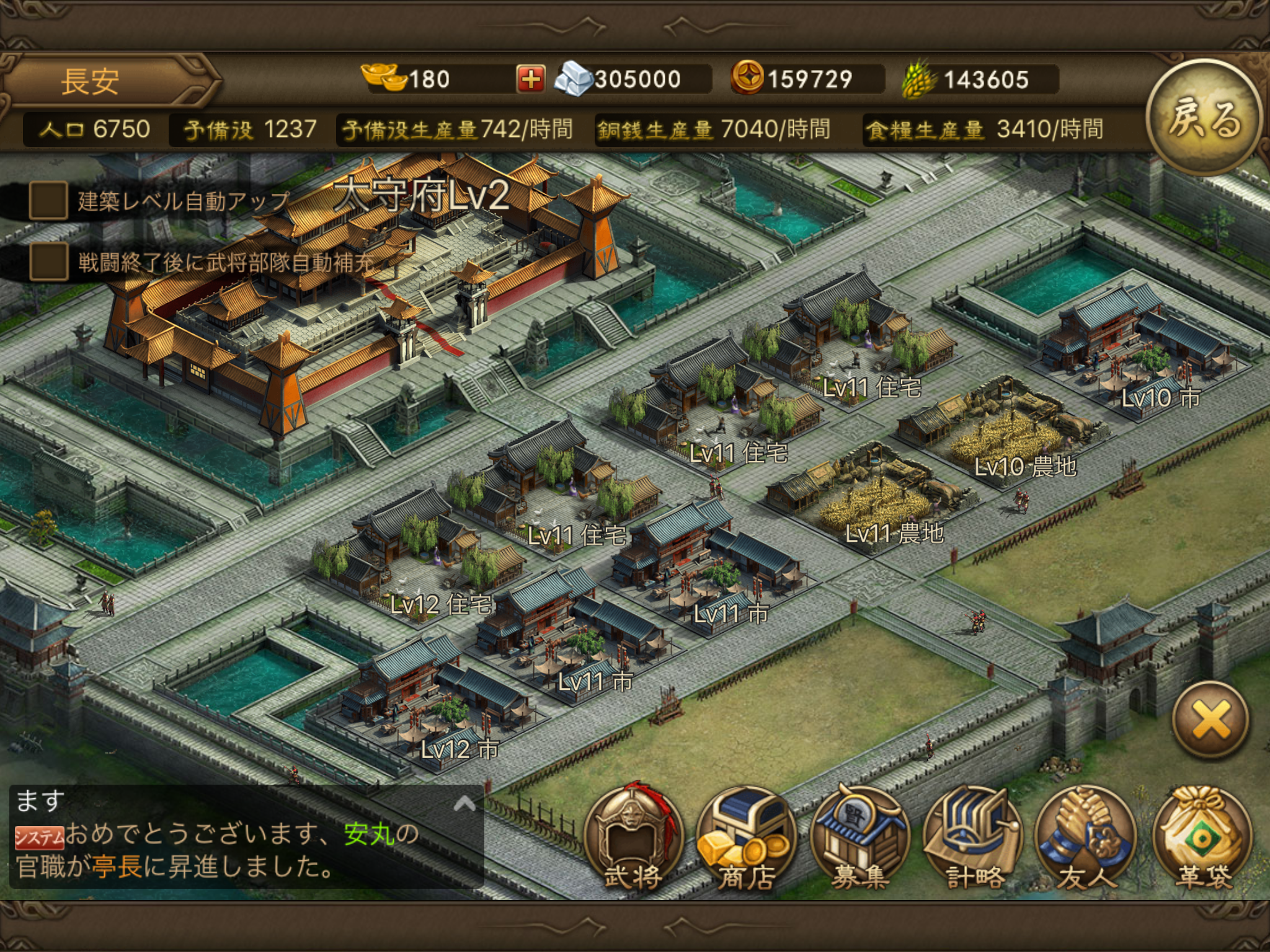
Task: Open the 募集 recruitment menu
Action: [x=859, y=837]
